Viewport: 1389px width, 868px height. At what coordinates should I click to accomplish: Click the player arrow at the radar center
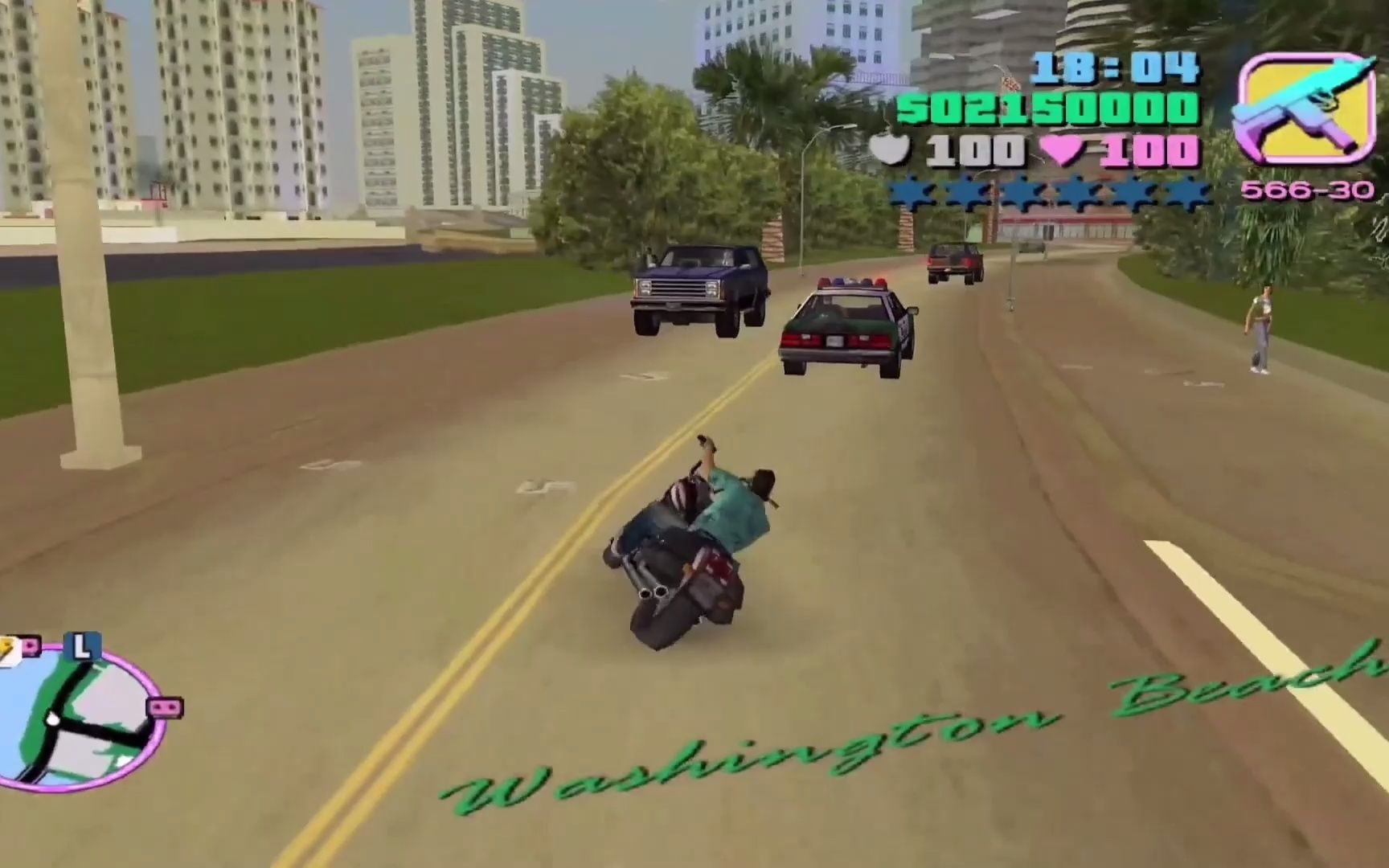click(54, 719)
